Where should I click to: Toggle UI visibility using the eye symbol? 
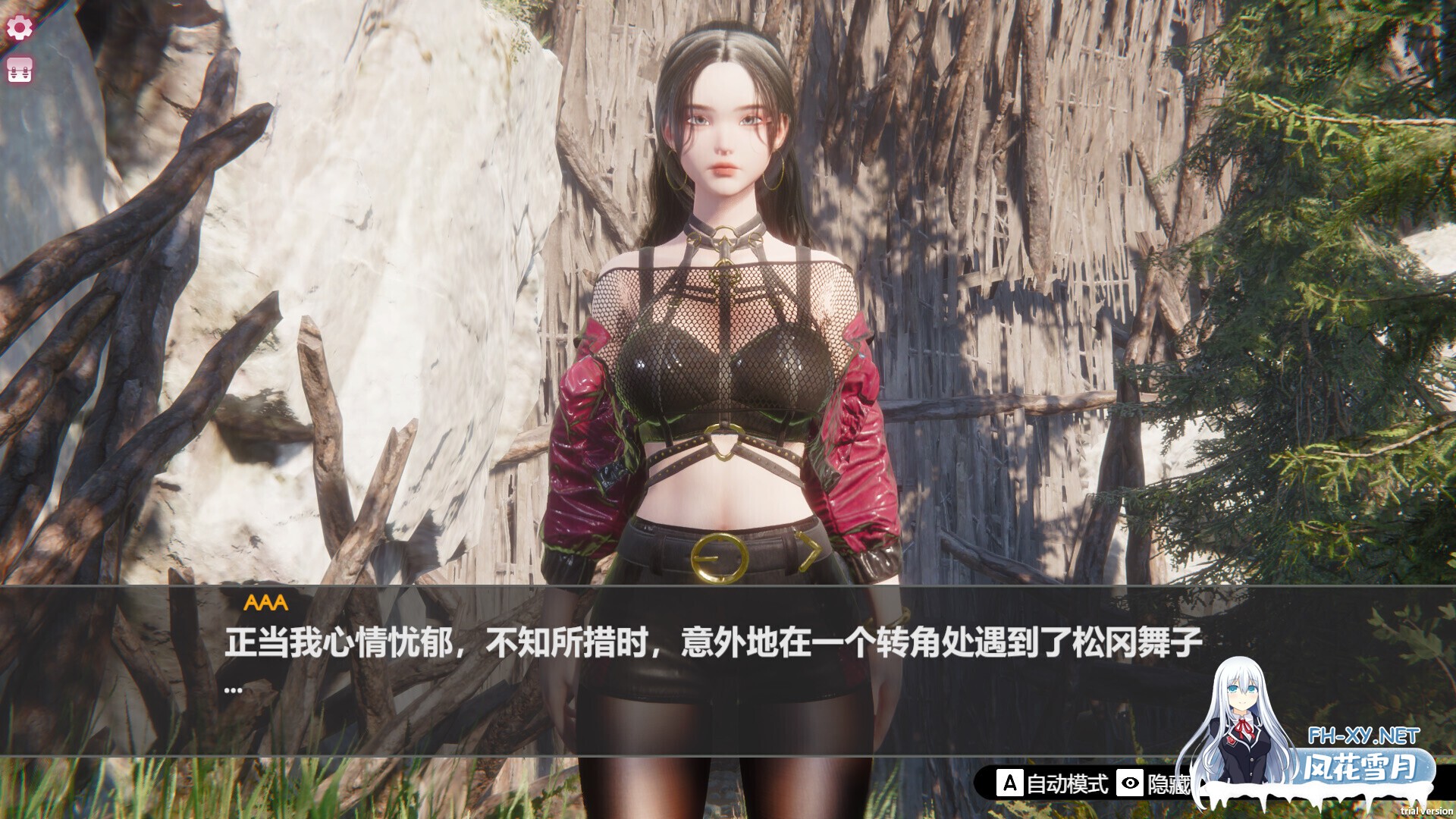point(1130,782)
